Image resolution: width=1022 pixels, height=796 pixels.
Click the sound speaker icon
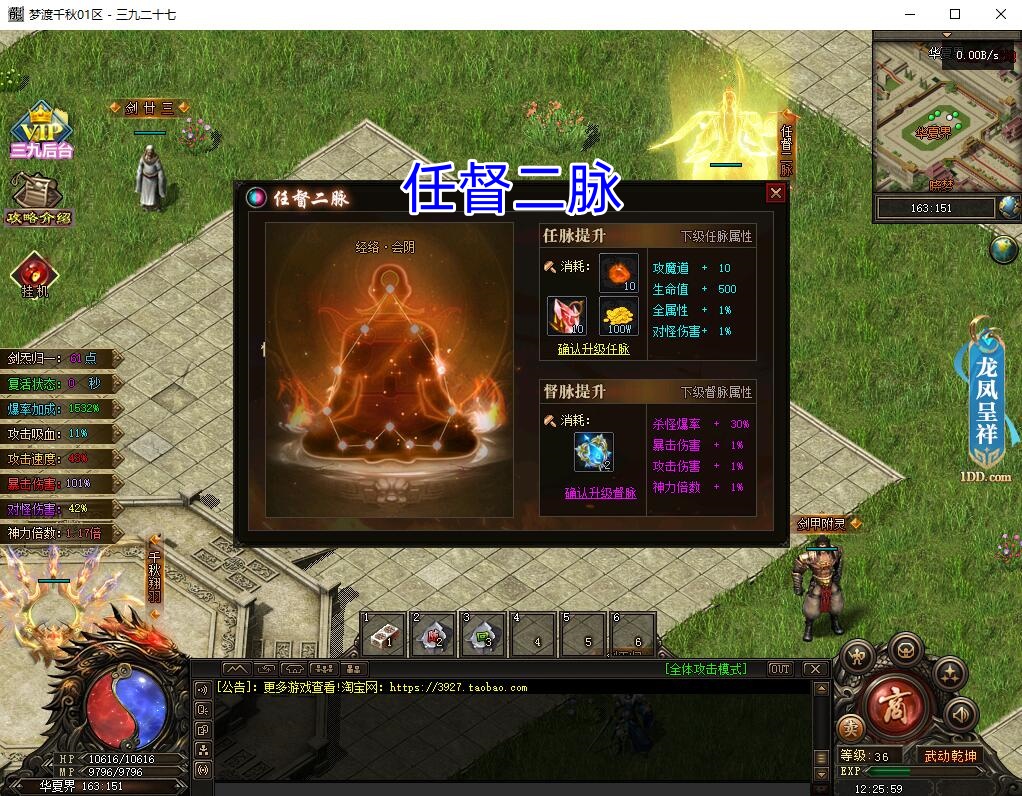(960, 713)
